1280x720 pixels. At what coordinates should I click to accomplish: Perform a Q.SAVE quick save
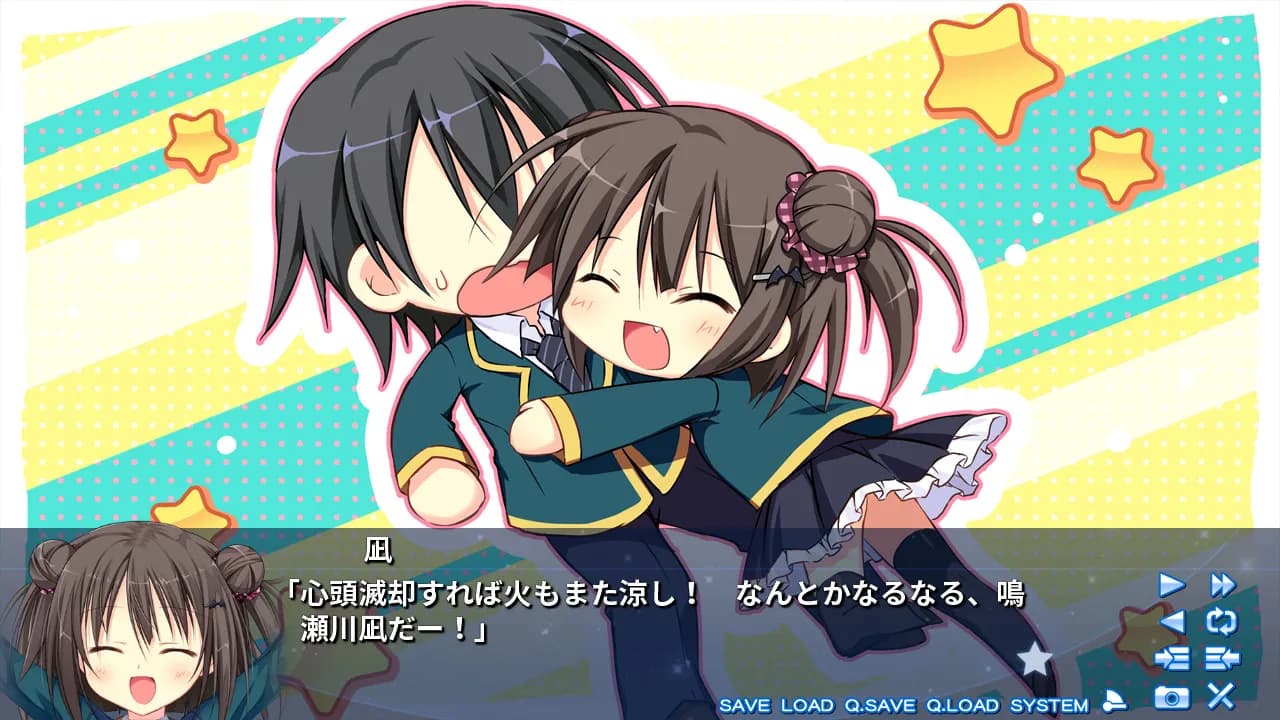tap(879, 704)
